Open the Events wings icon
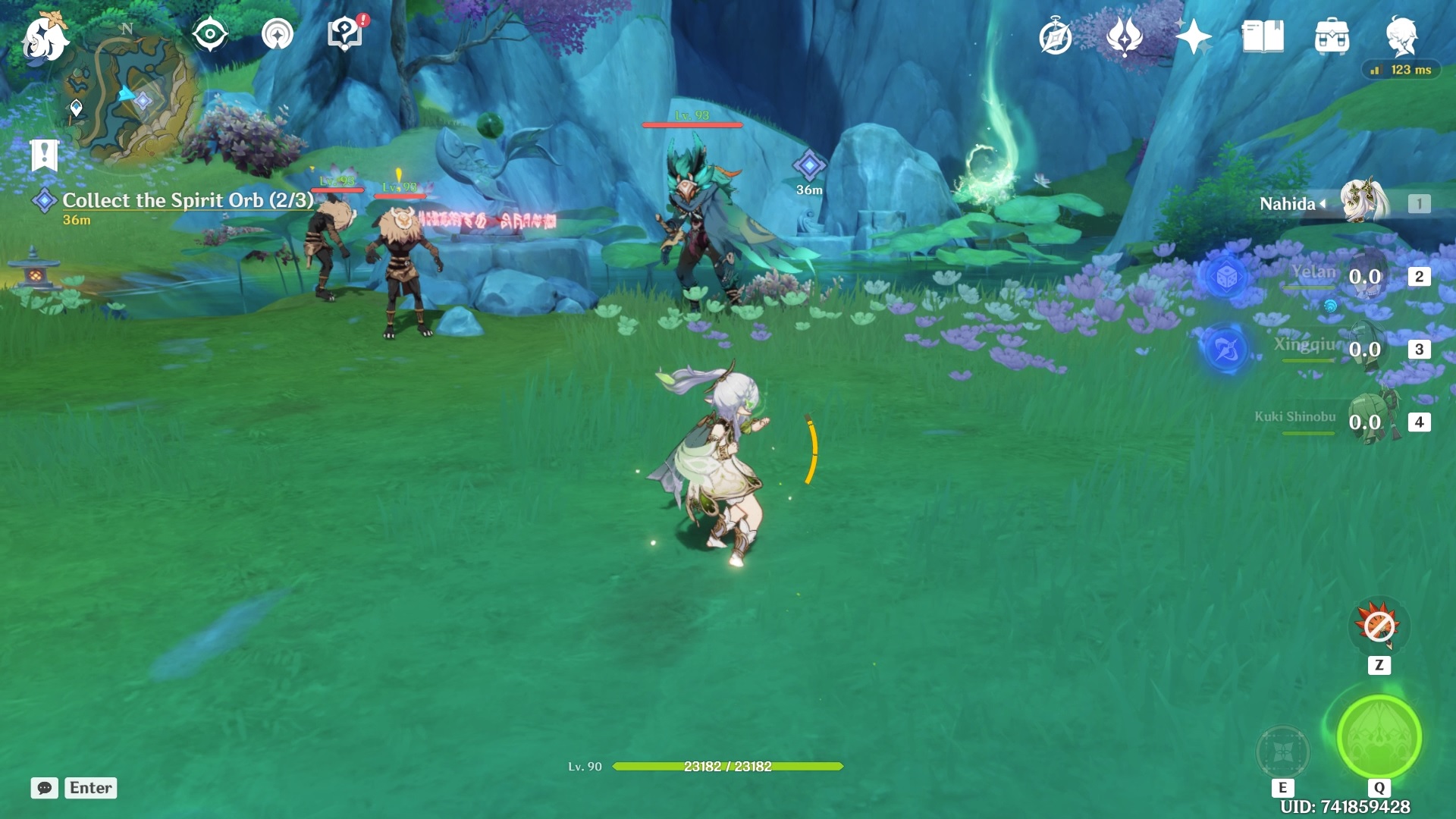This screenshot has height=819, width=1456. 1125,35
